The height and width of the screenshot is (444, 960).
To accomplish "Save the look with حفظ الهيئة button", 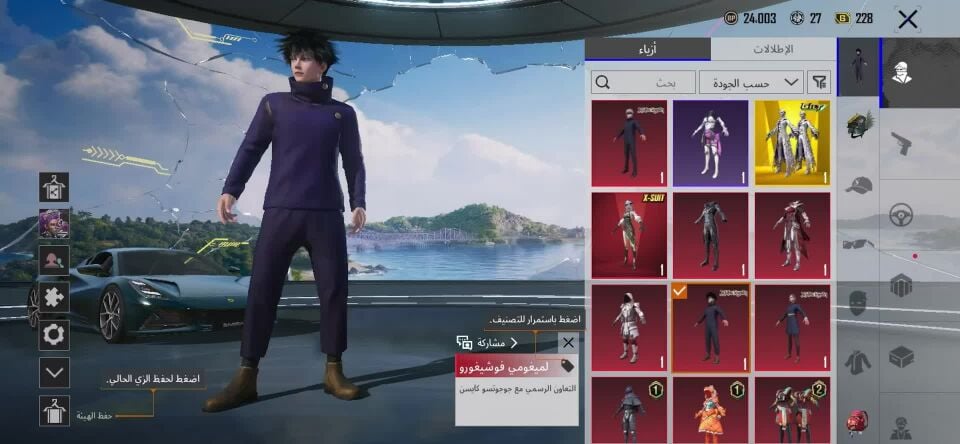I will tap(54, 410).
